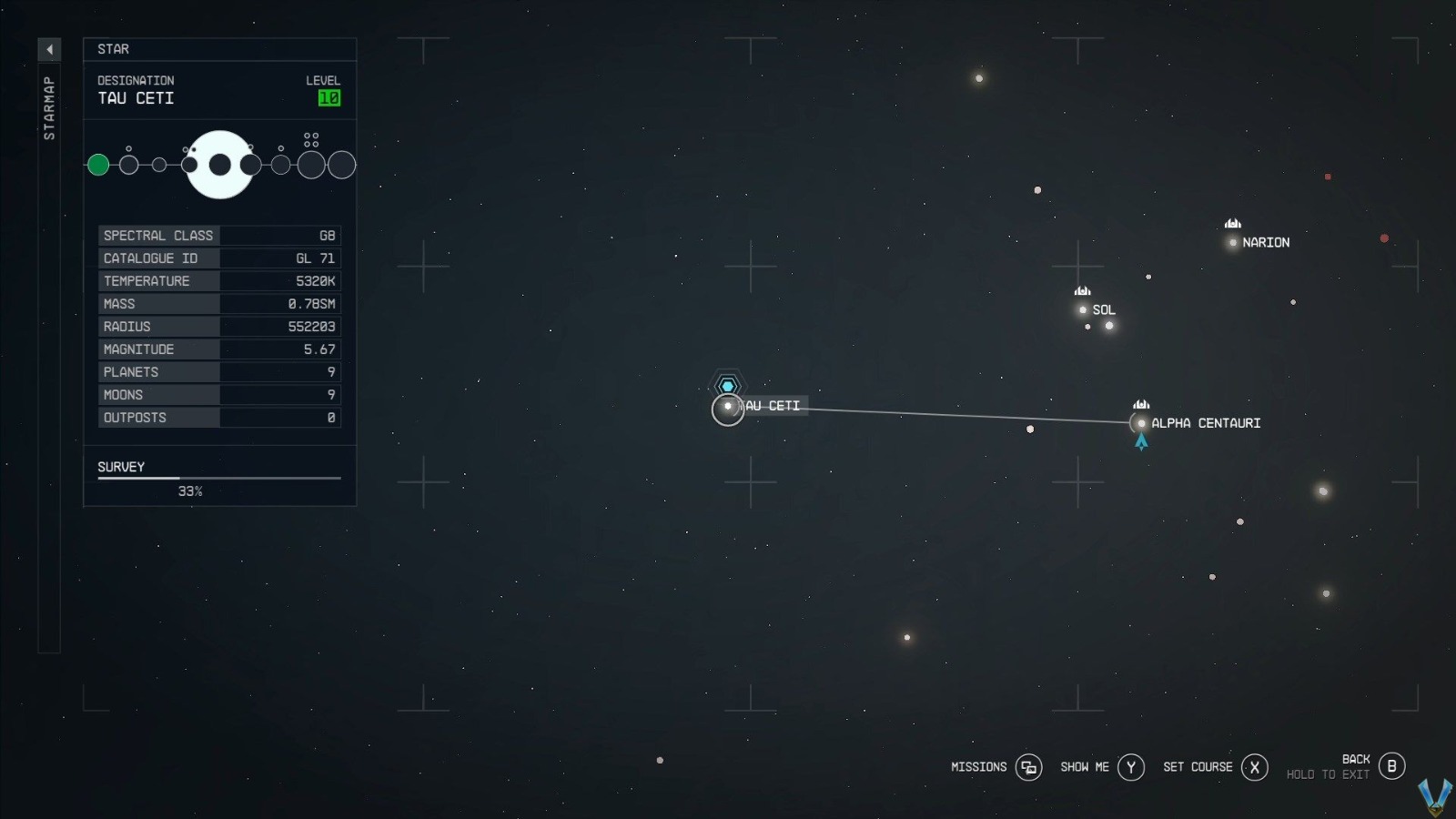
Task: Click the blue ship cursor below Alpha Centauri
Action: point(1140,441)
